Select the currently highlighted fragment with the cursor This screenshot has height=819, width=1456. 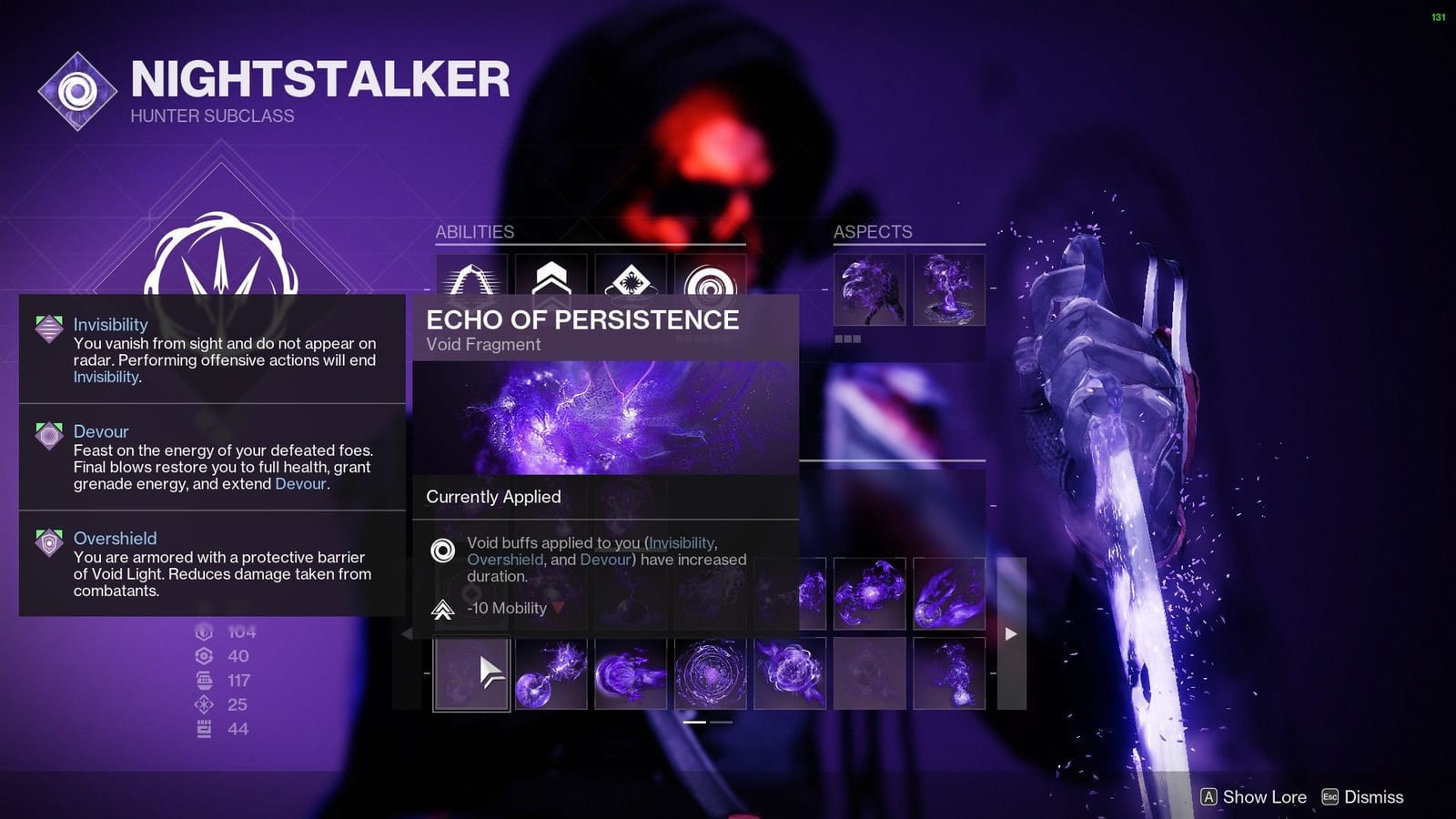472,673
